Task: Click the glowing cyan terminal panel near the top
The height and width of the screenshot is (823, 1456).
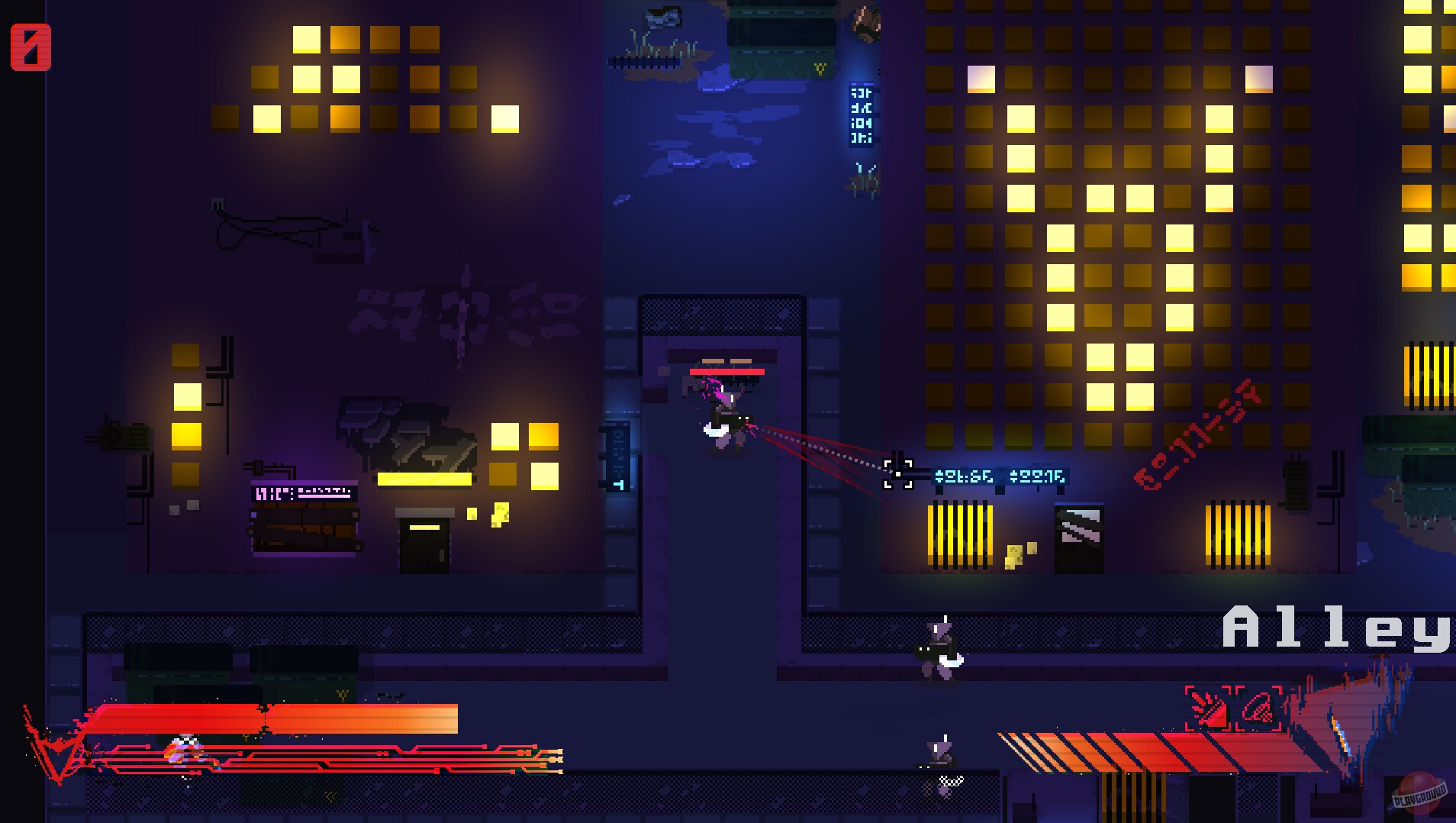Action: tap(861, 115)
